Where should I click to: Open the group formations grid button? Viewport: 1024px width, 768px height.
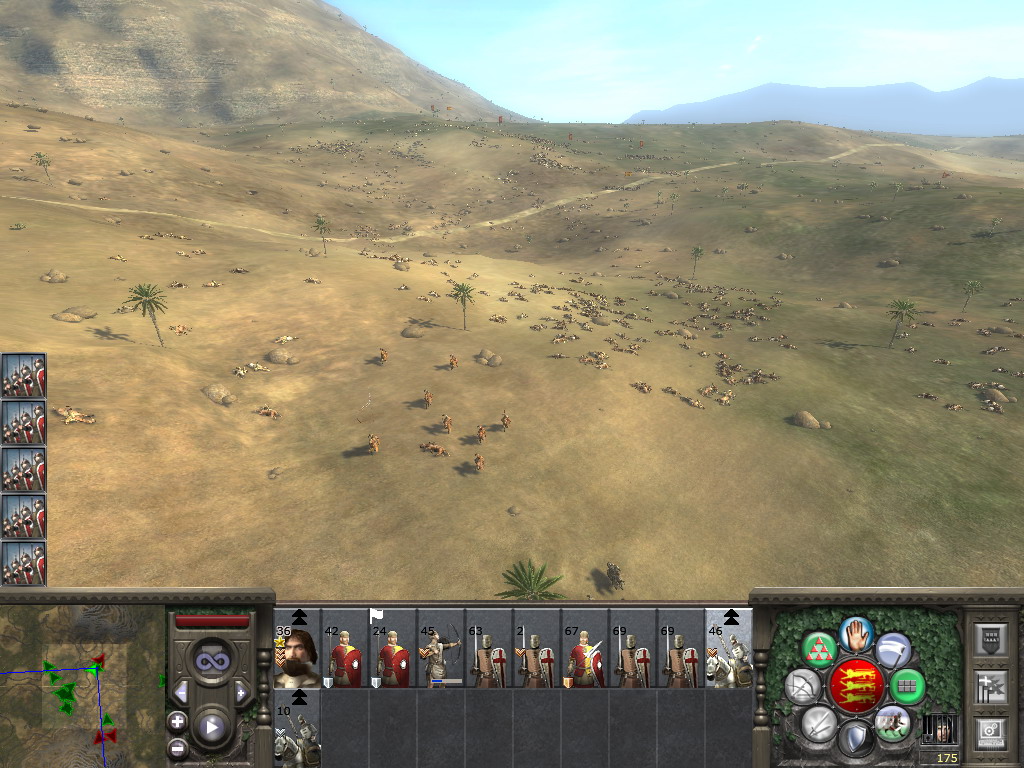[908, 686]
